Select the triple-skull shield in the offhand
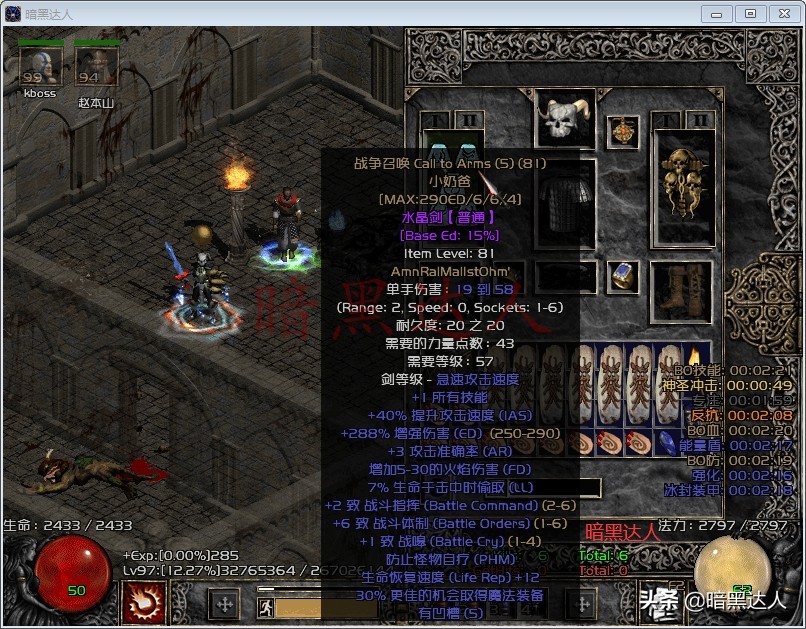Image resolution: width=806 pixels, height=629 pixels. pos(683,186)
